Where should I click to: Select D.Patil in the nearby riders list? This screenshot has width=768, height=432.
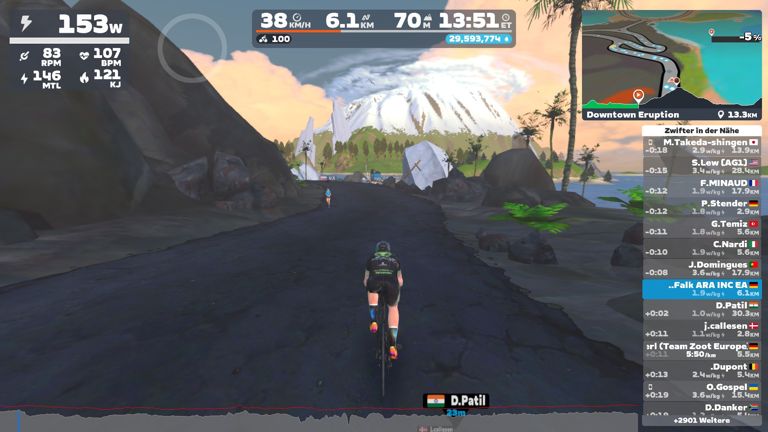click(x=701, y=309)
